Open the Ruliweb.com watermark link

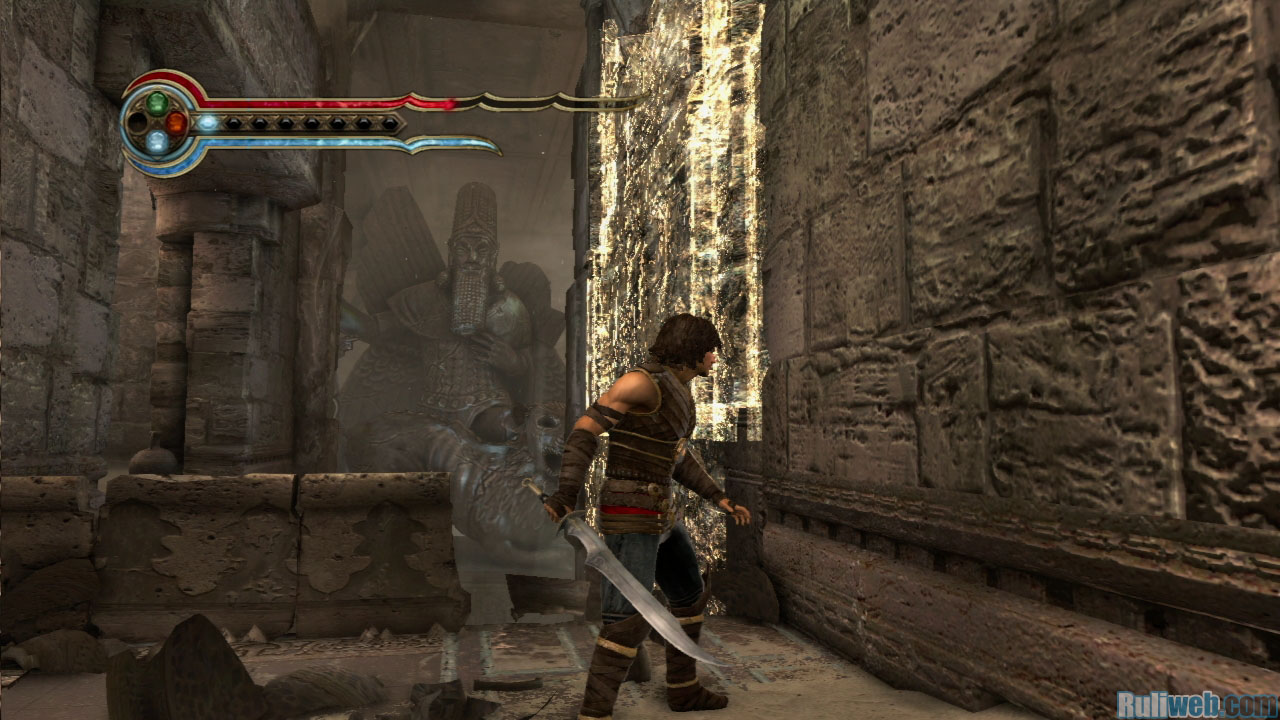[1197, 704]
